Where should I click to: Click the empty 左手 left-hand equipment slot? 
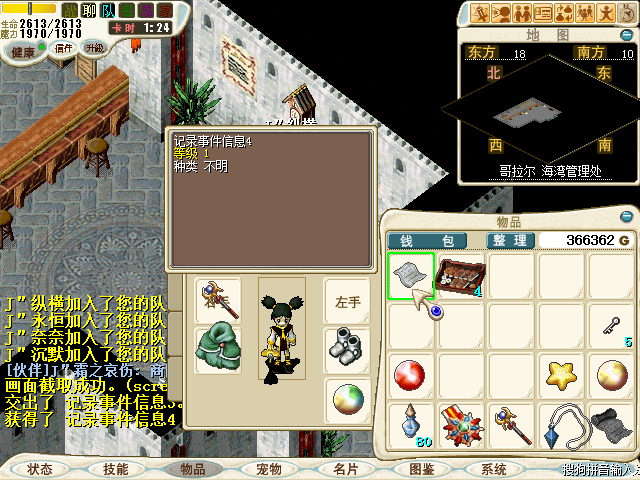(347, 300)
